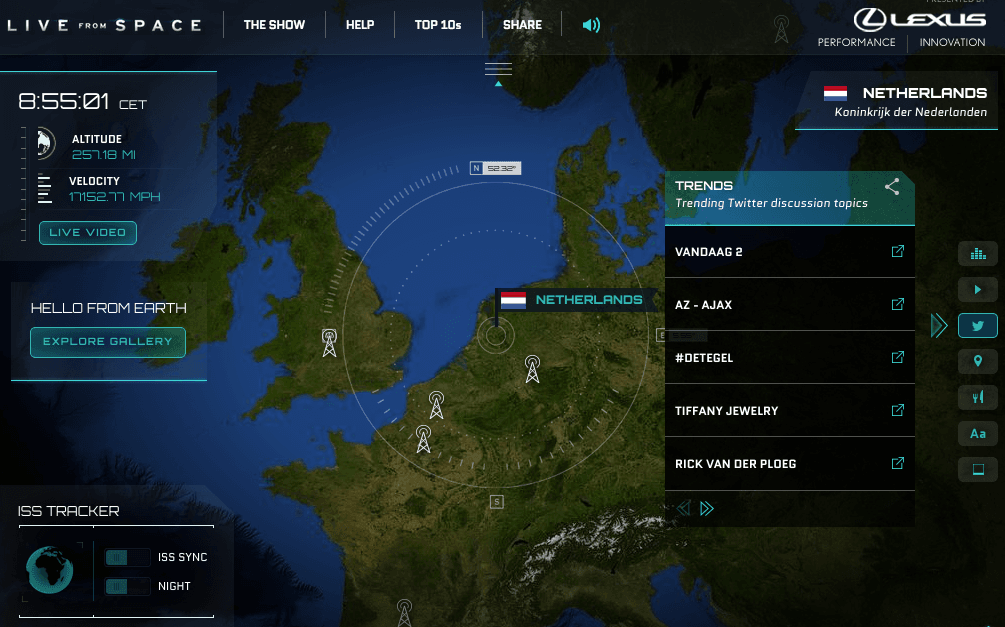The width and height of the screenshot is (1005, 627).
Task: Open the Rick van der Ploeg trend
Action: click(897, 463)
